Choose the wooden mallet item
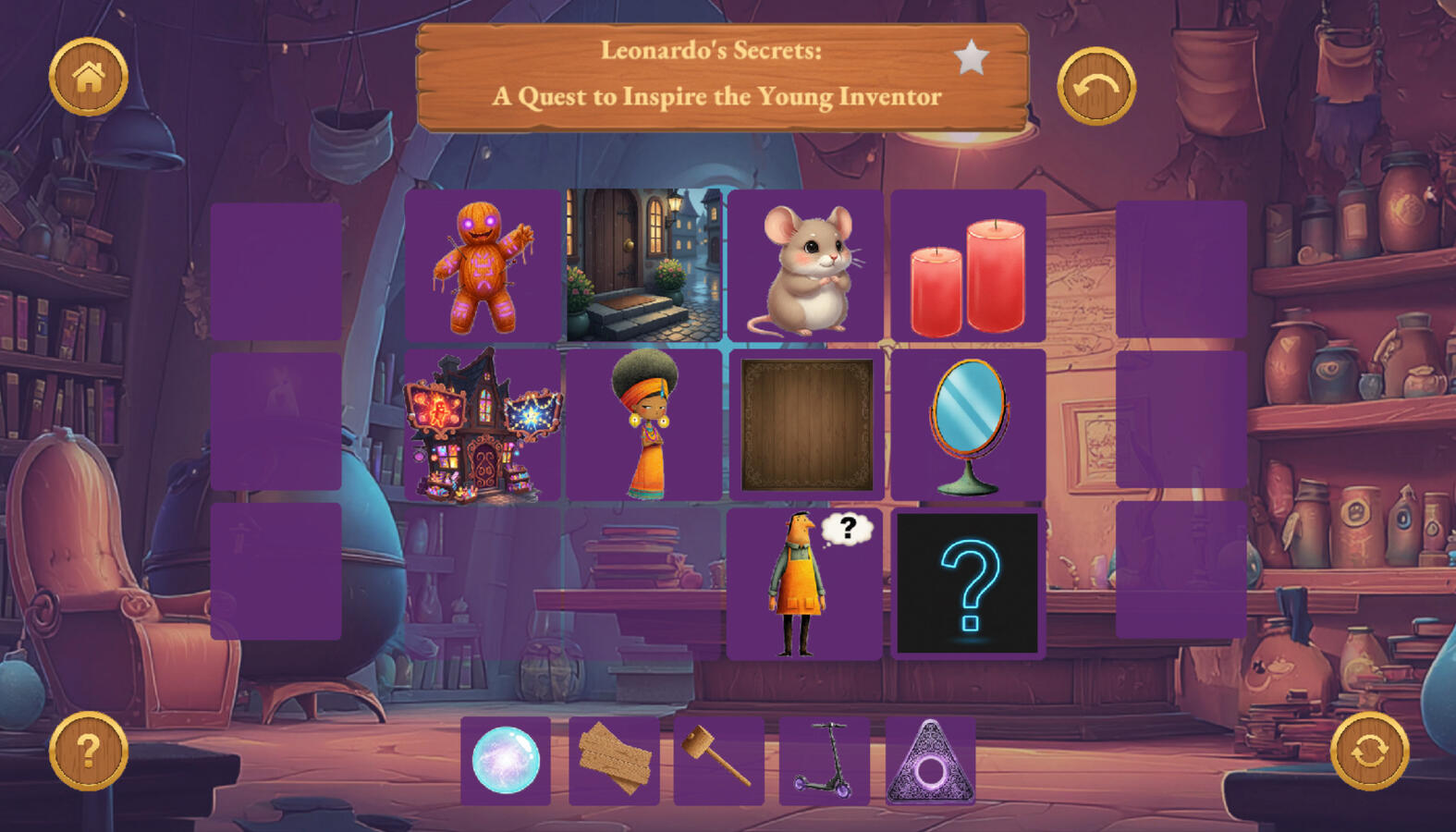Viewport: 1456px width, 832px height. point(718,760)
